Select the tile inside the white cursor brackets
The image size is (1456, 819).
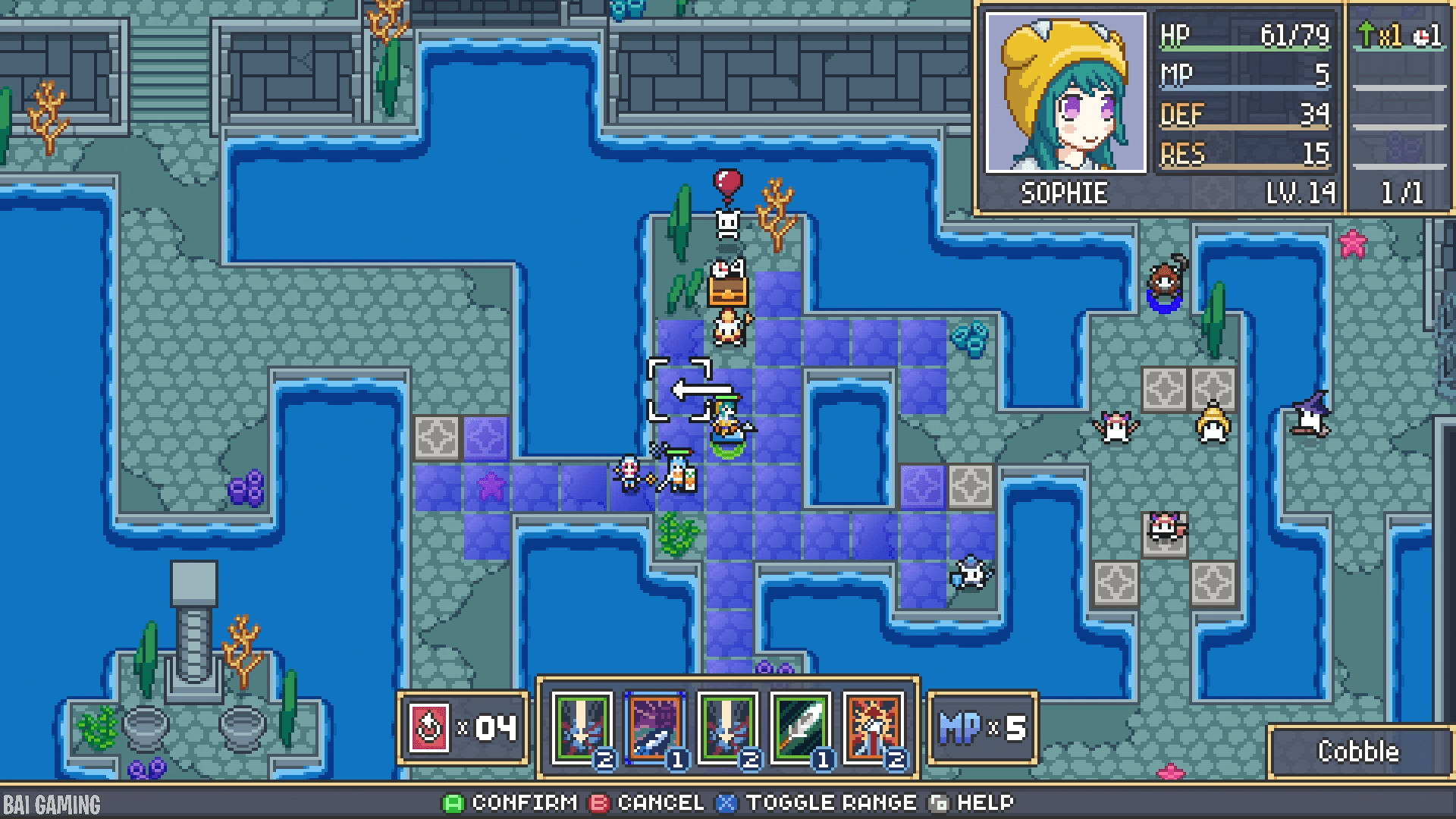click(x=679, y=390)
